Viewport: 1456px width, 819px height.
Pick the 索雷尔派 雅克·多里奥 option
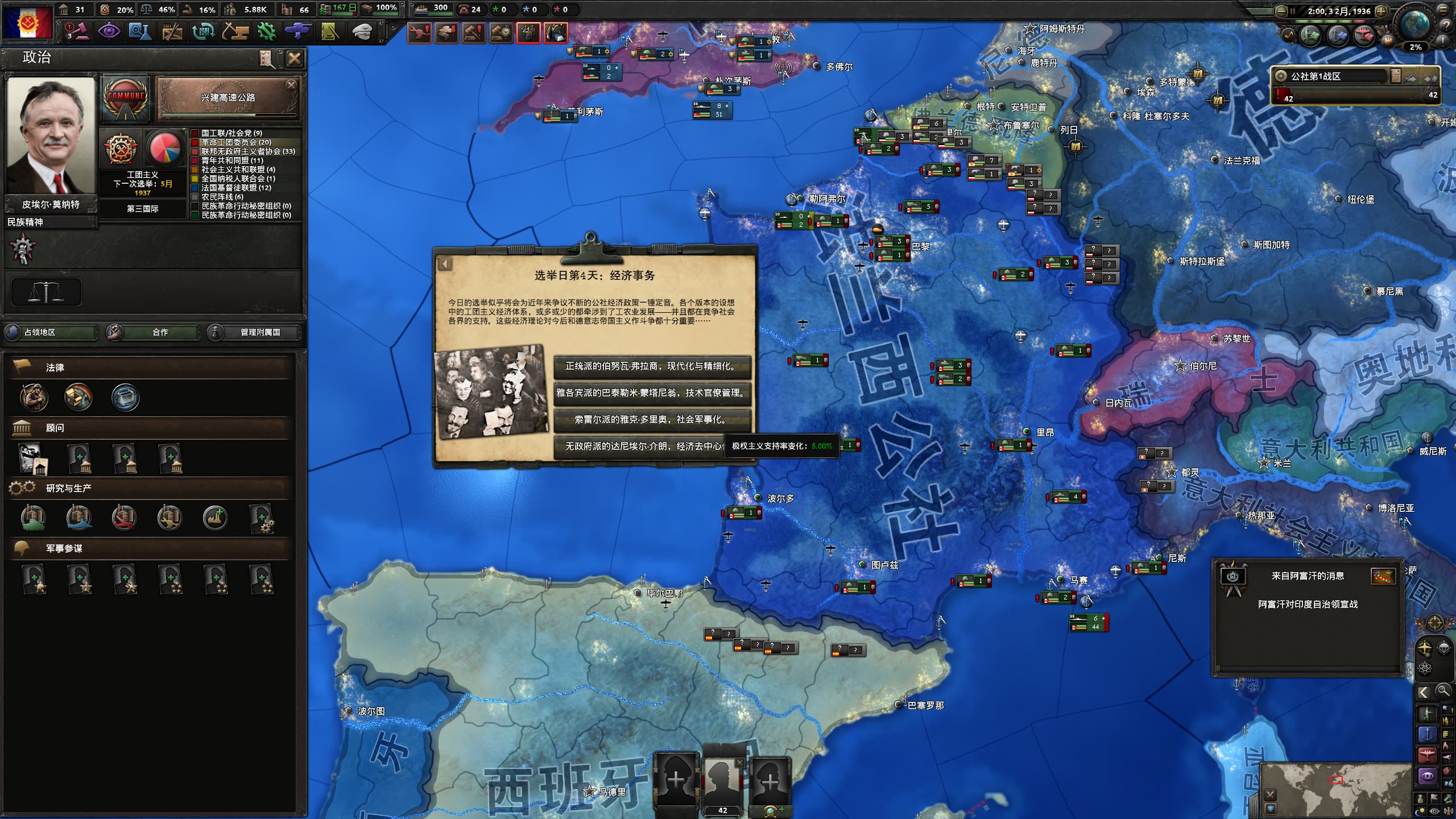652,420
